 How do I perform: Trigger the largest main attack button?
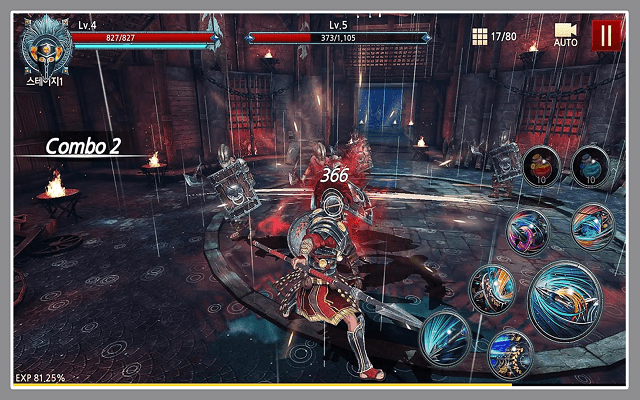(x=564, y=298)
